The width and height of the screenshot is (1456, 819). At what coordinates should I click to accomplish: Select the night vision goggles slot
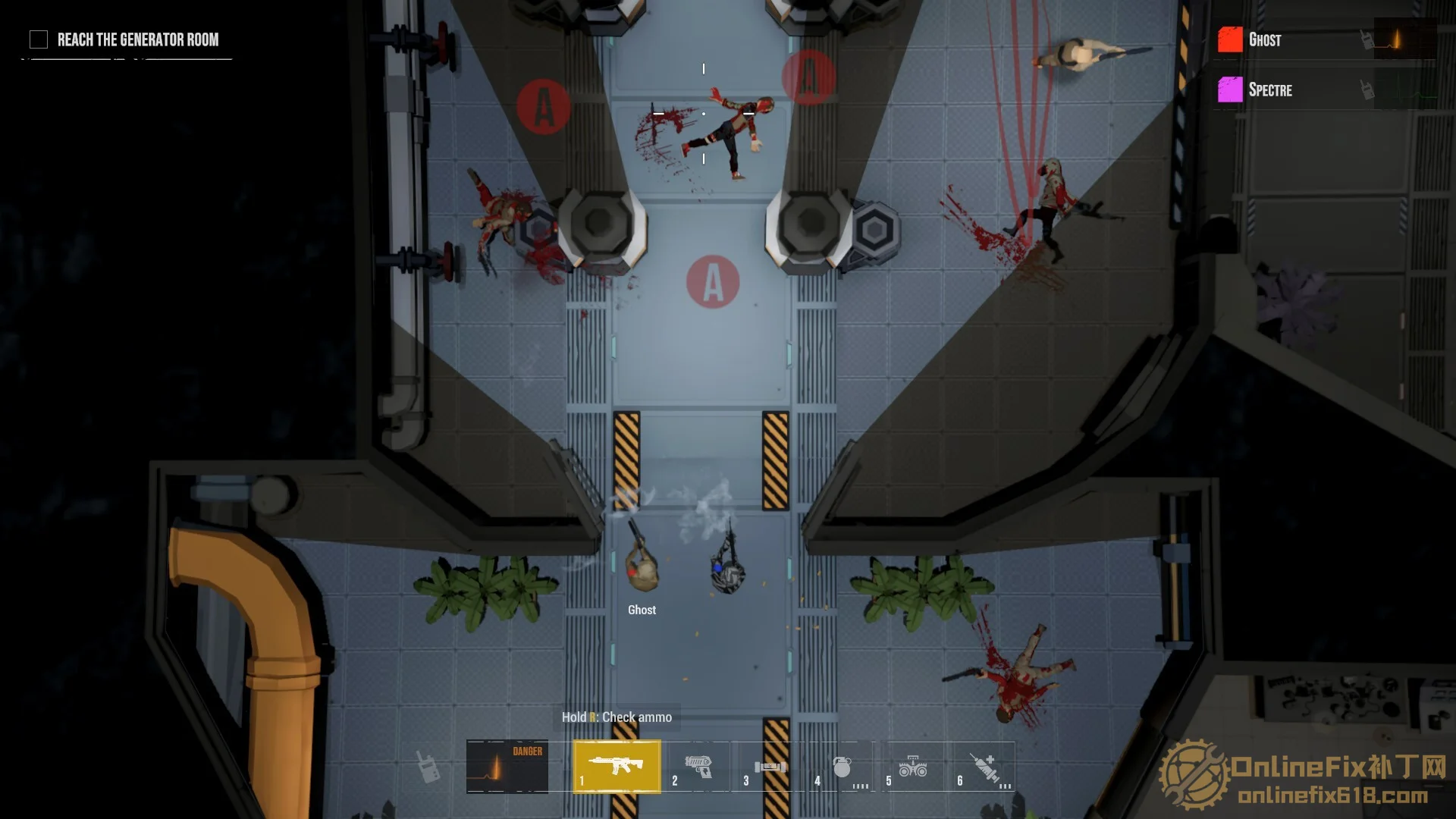tap(912, 767)
